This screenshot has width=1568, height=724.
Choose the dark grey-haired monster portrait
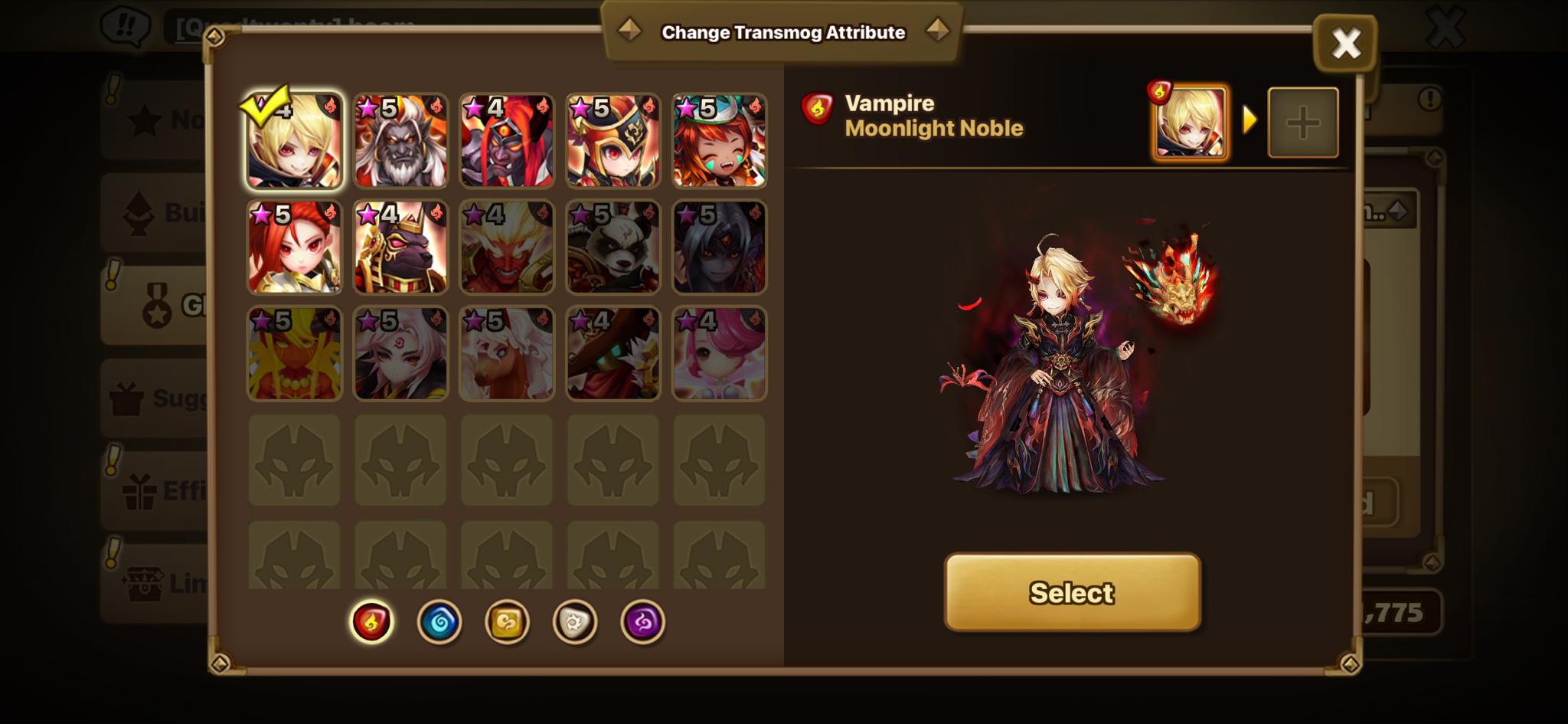pyautogui.click(x=719, y=247)
